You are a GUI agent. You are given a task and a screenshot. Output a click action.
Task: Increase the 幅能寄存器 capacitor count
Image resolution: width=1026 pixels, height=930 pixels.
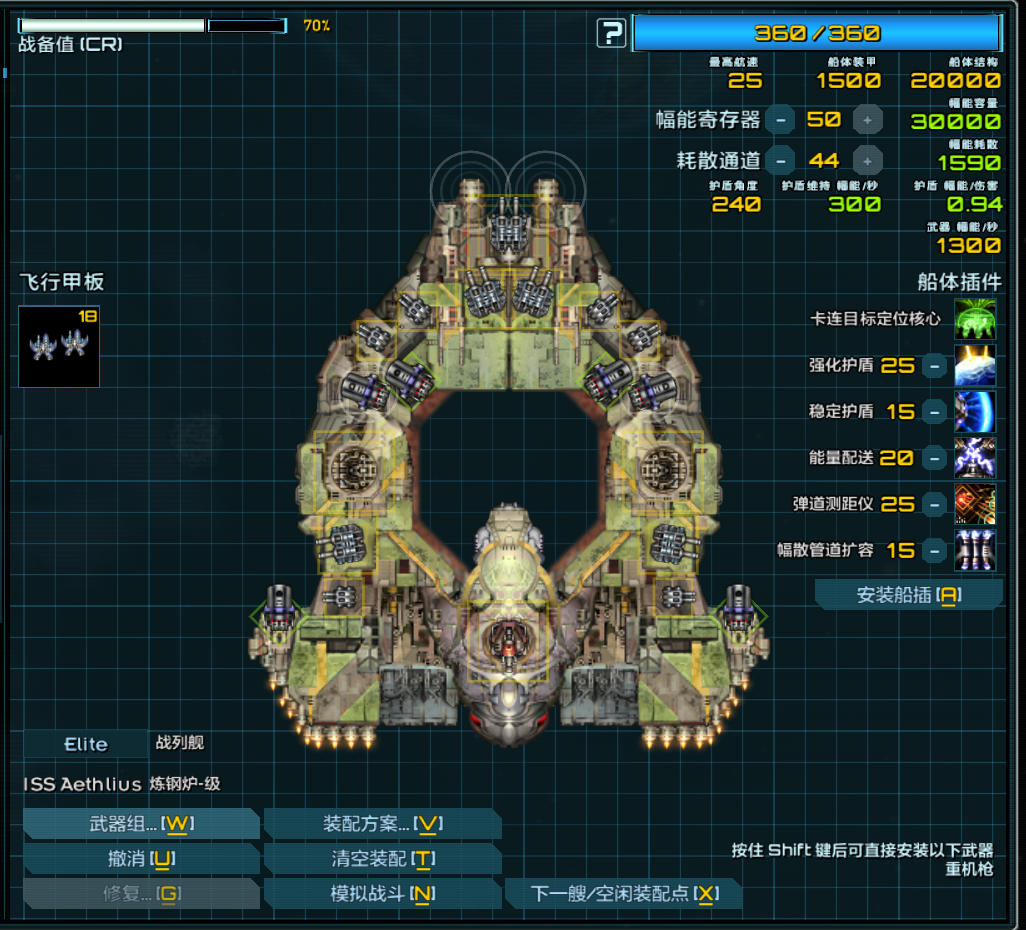click(868, 120)
